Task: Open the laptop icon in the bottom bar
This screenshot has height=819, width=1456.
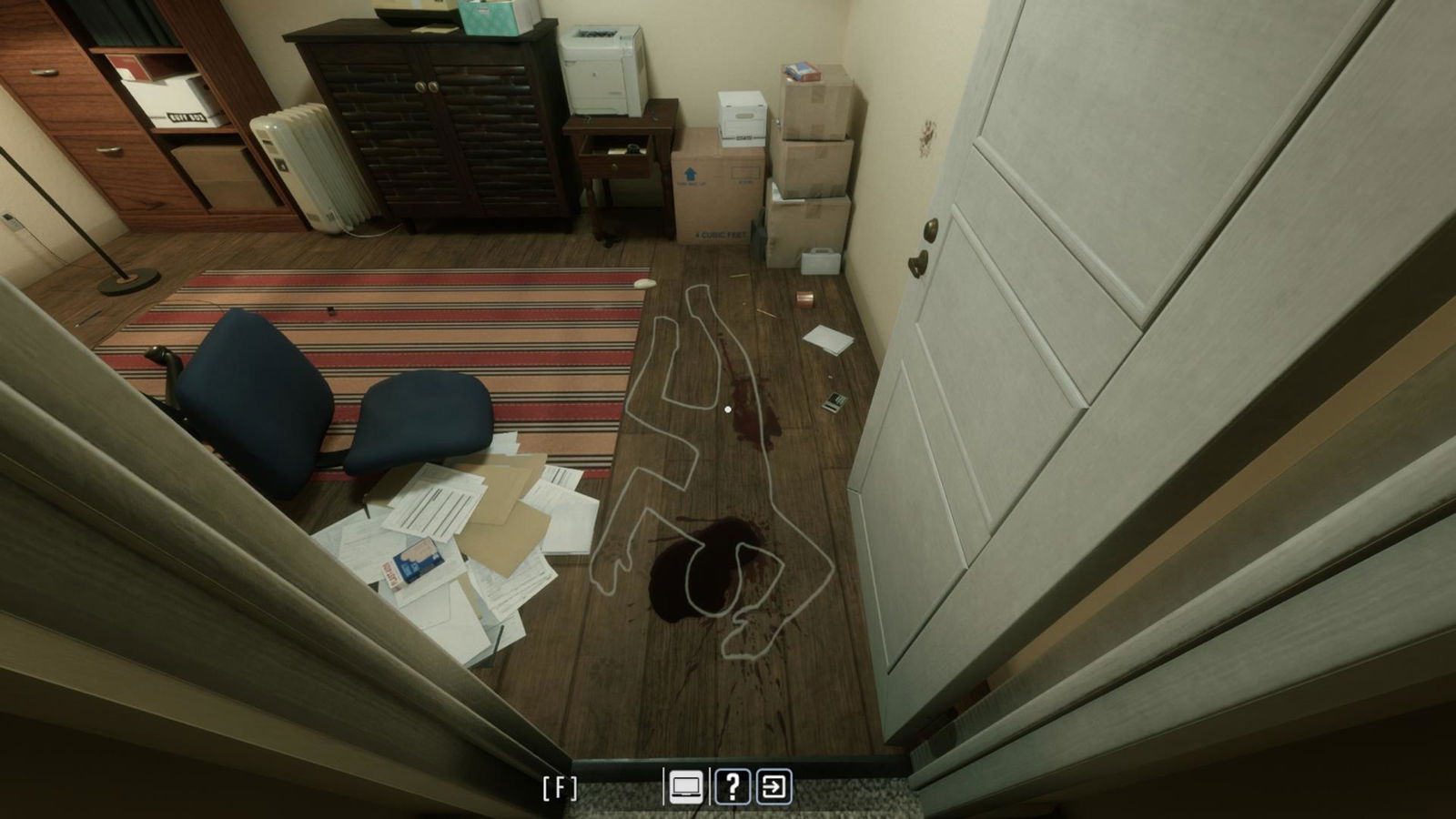Action: click(686, 787)
